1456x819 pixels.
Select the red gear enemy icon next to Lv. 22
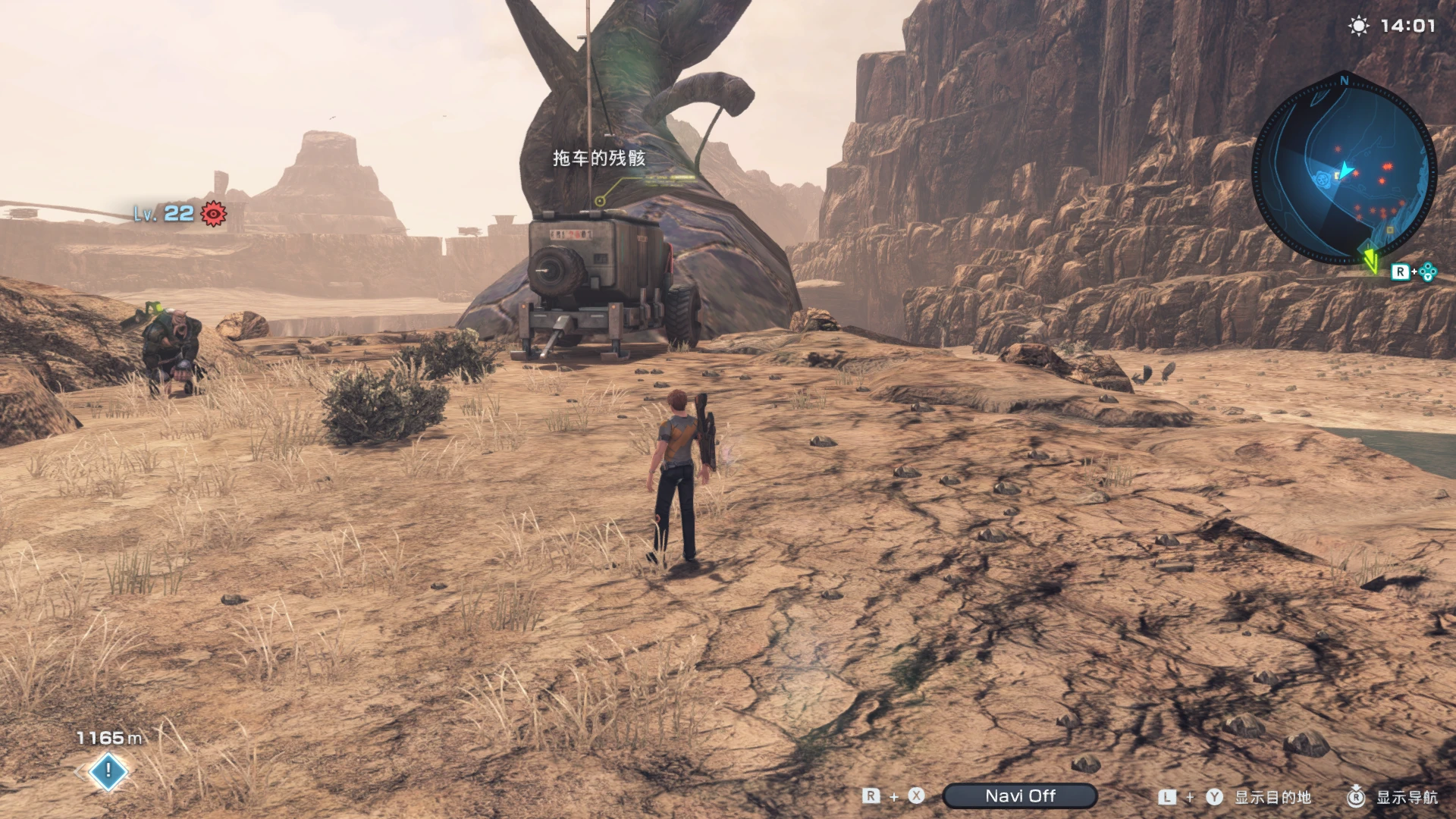pos(211,215)
